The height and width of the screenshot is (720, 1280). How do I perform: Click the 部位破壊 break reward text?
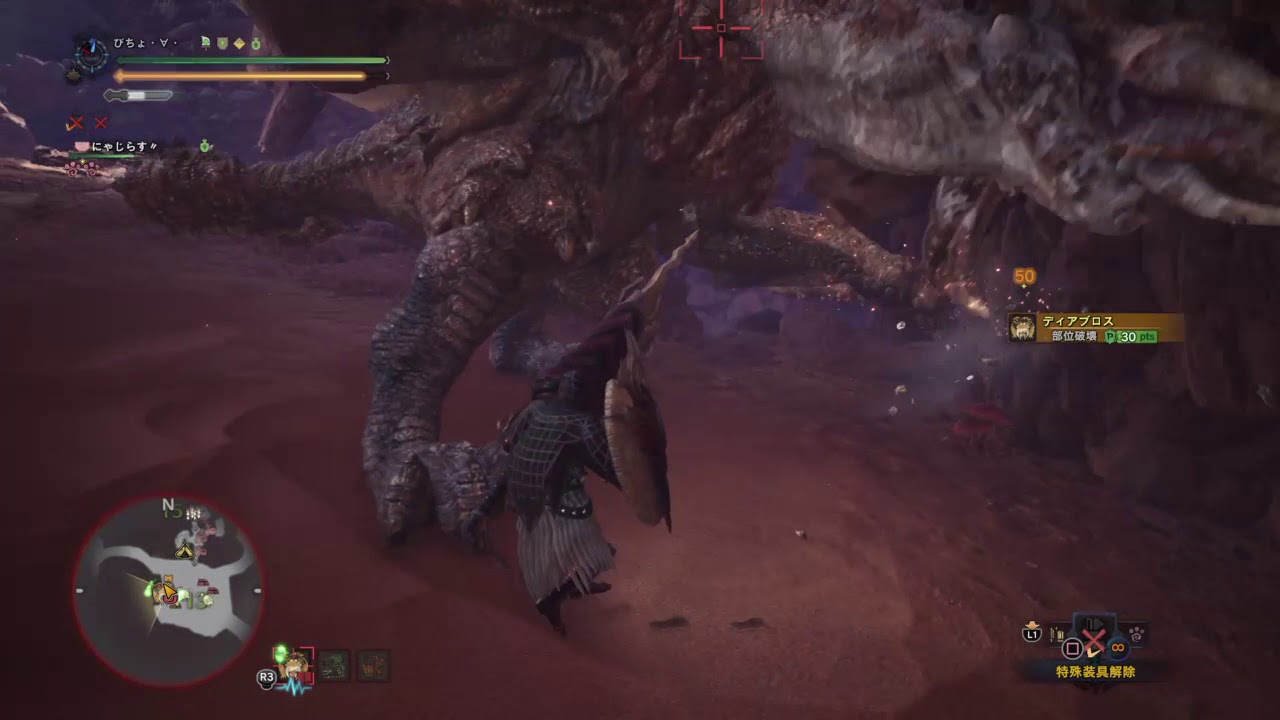(1074, 336)
